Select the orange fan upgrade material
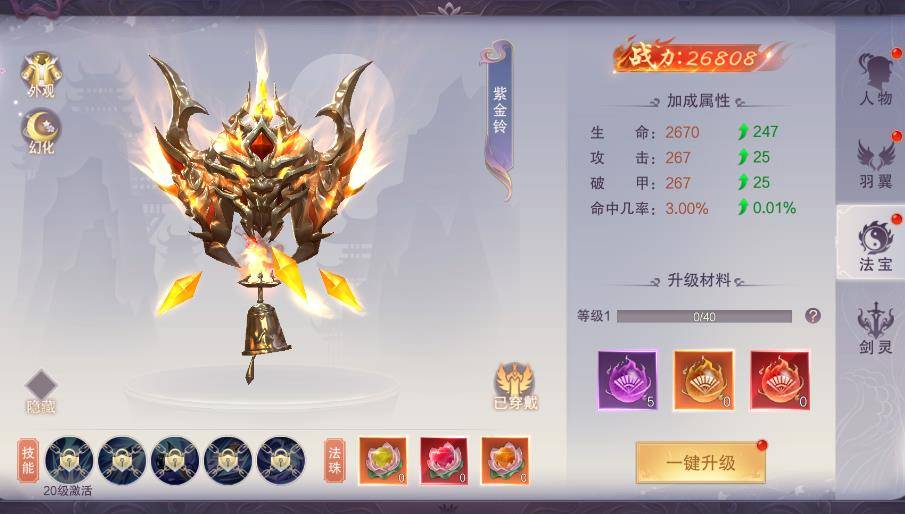Screen dimensions: 905x514 703,380
